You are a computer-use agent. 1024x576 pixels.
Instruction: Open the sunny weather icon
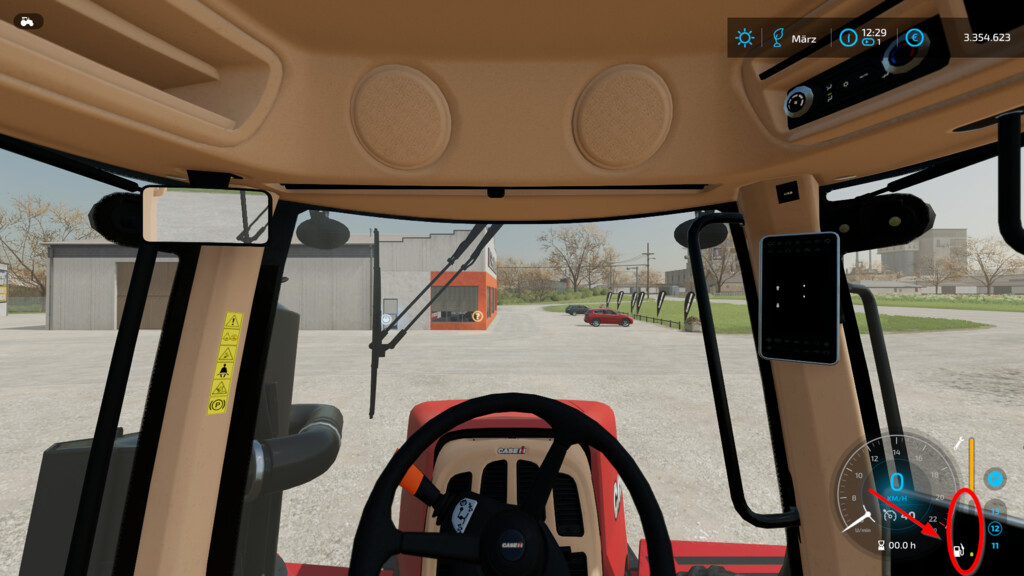click(745, 38)
